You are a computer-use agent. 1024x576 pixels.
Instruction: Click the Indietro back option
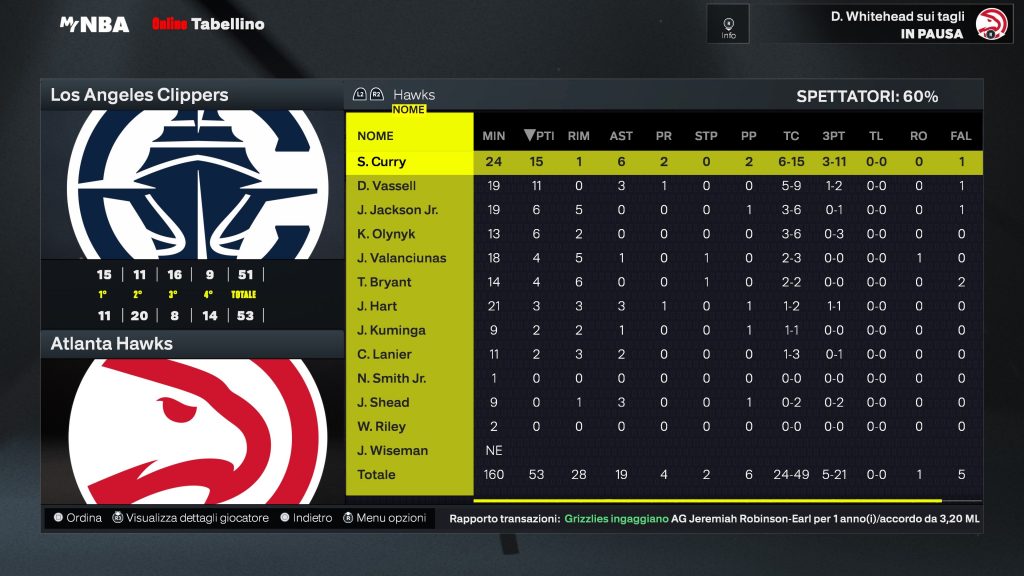[x=306, y=518]
